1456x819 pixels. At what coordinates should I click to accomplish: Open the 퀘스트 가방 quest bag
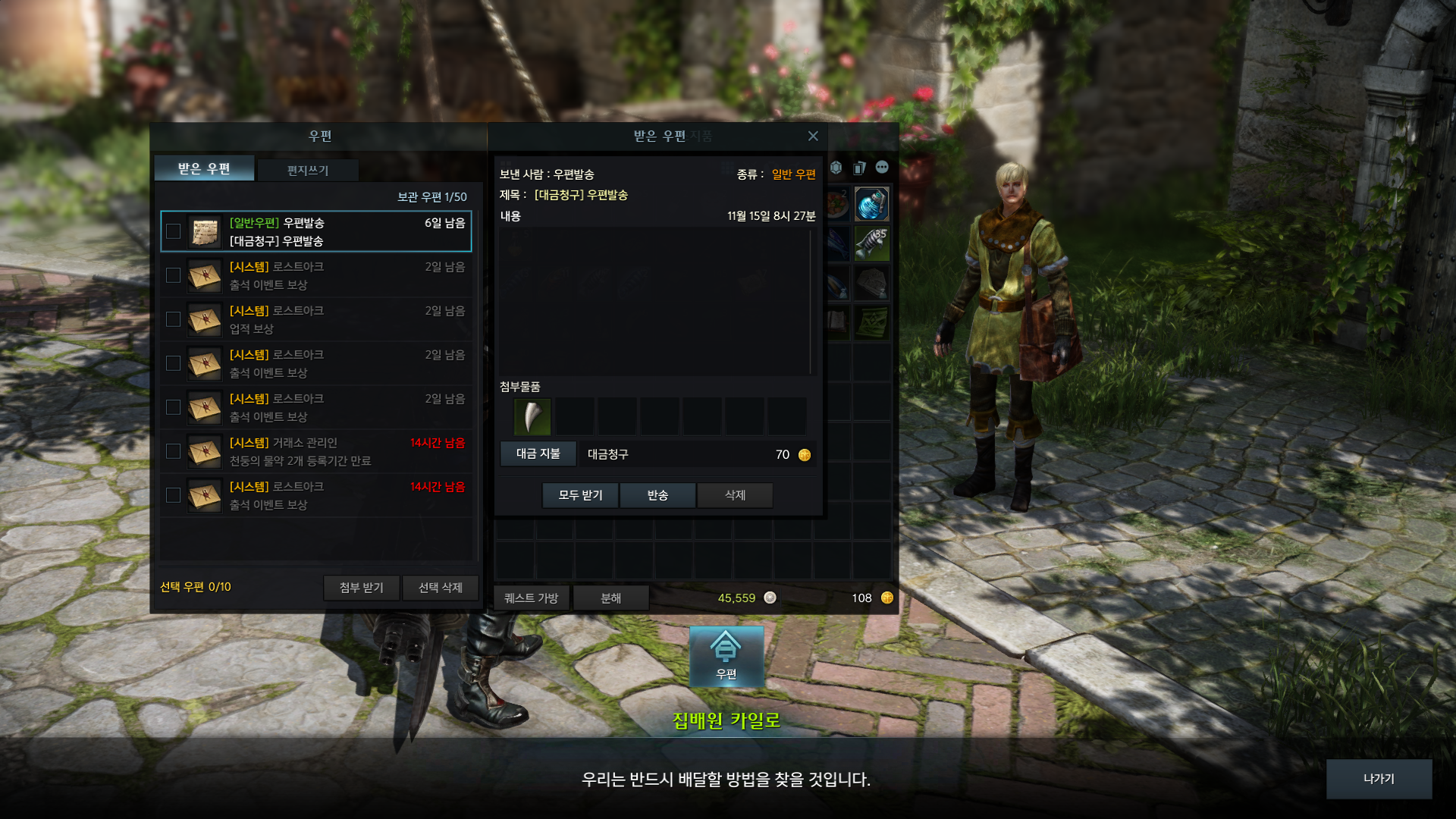tap(531, 598)
